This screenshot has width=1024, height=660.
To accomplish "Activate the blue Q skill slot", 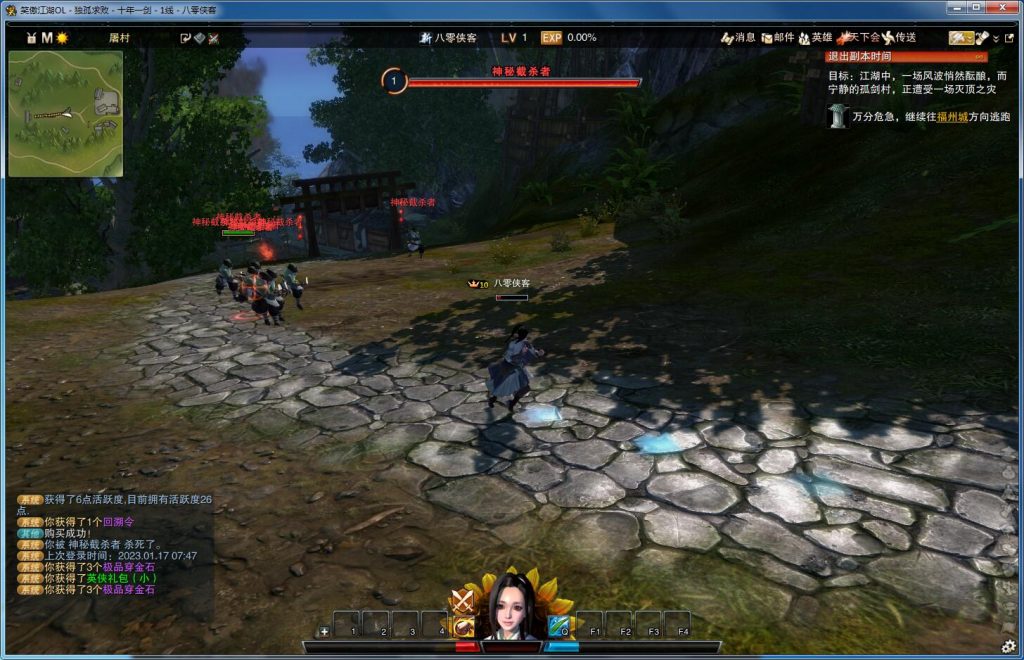I will coord(558,626).
